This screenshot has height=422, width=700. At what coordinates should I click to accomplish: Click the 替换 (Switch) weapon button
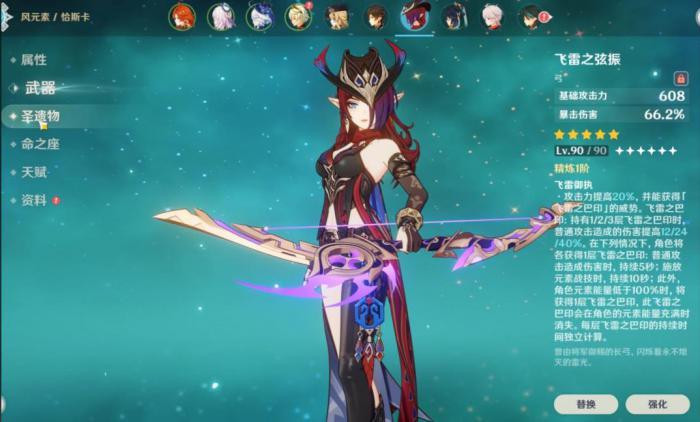click(585, 403)
